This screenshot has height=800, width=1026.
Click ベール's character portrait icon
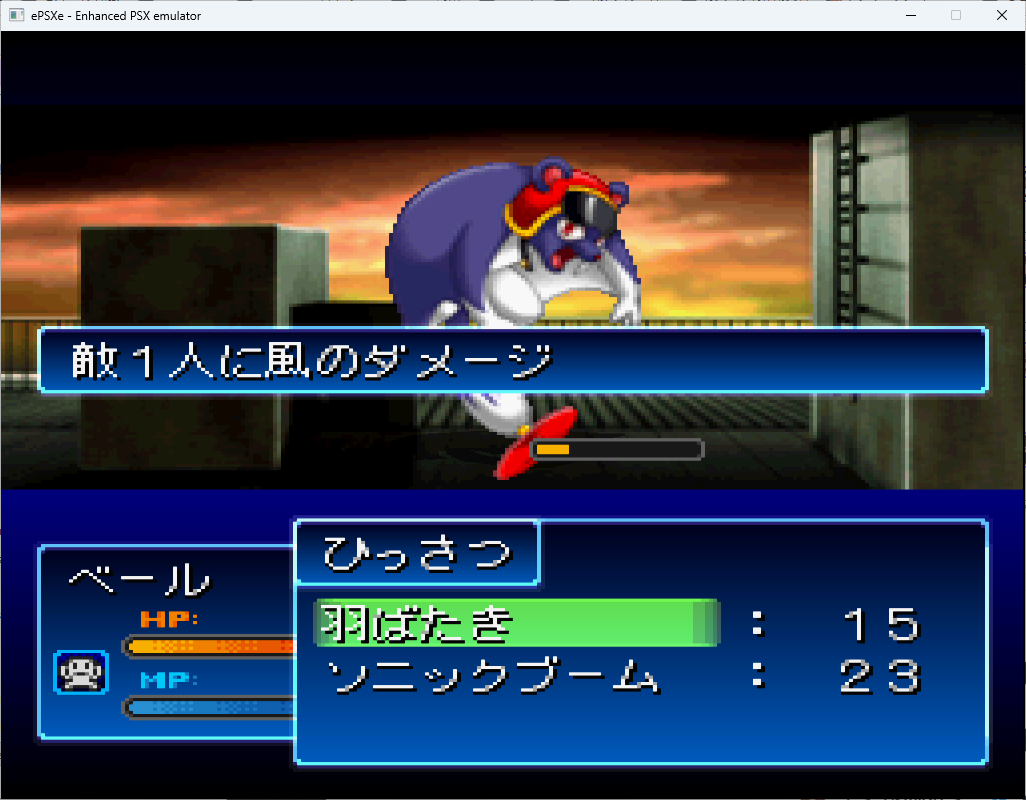pos(81,672)
